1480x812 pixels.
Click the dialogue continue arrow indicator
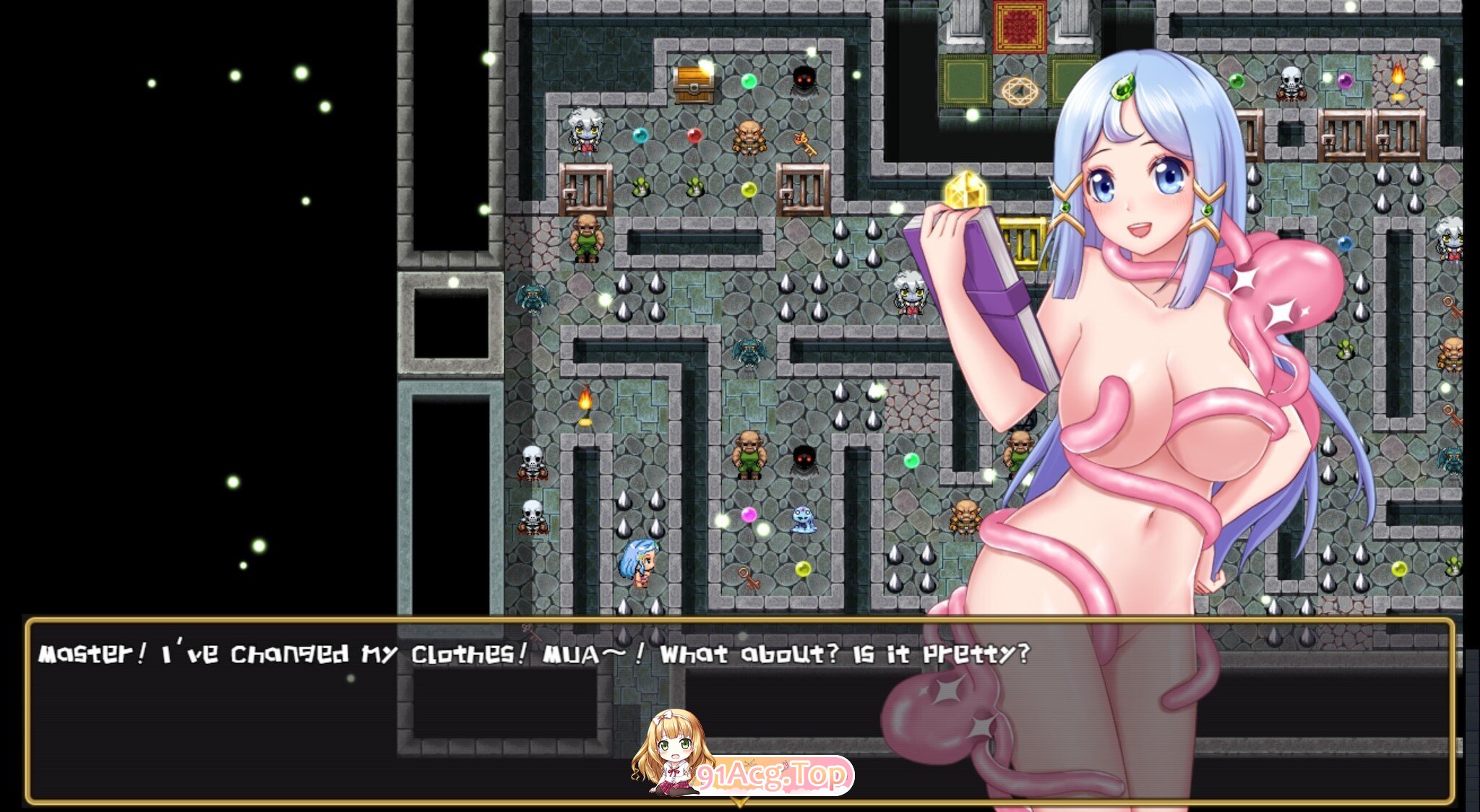(x=739, y=802)
